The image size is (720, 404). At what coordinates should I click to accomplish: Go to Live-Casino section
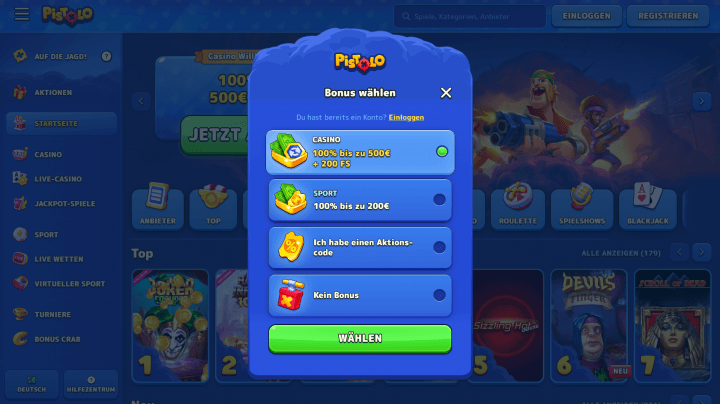point(58,178)
